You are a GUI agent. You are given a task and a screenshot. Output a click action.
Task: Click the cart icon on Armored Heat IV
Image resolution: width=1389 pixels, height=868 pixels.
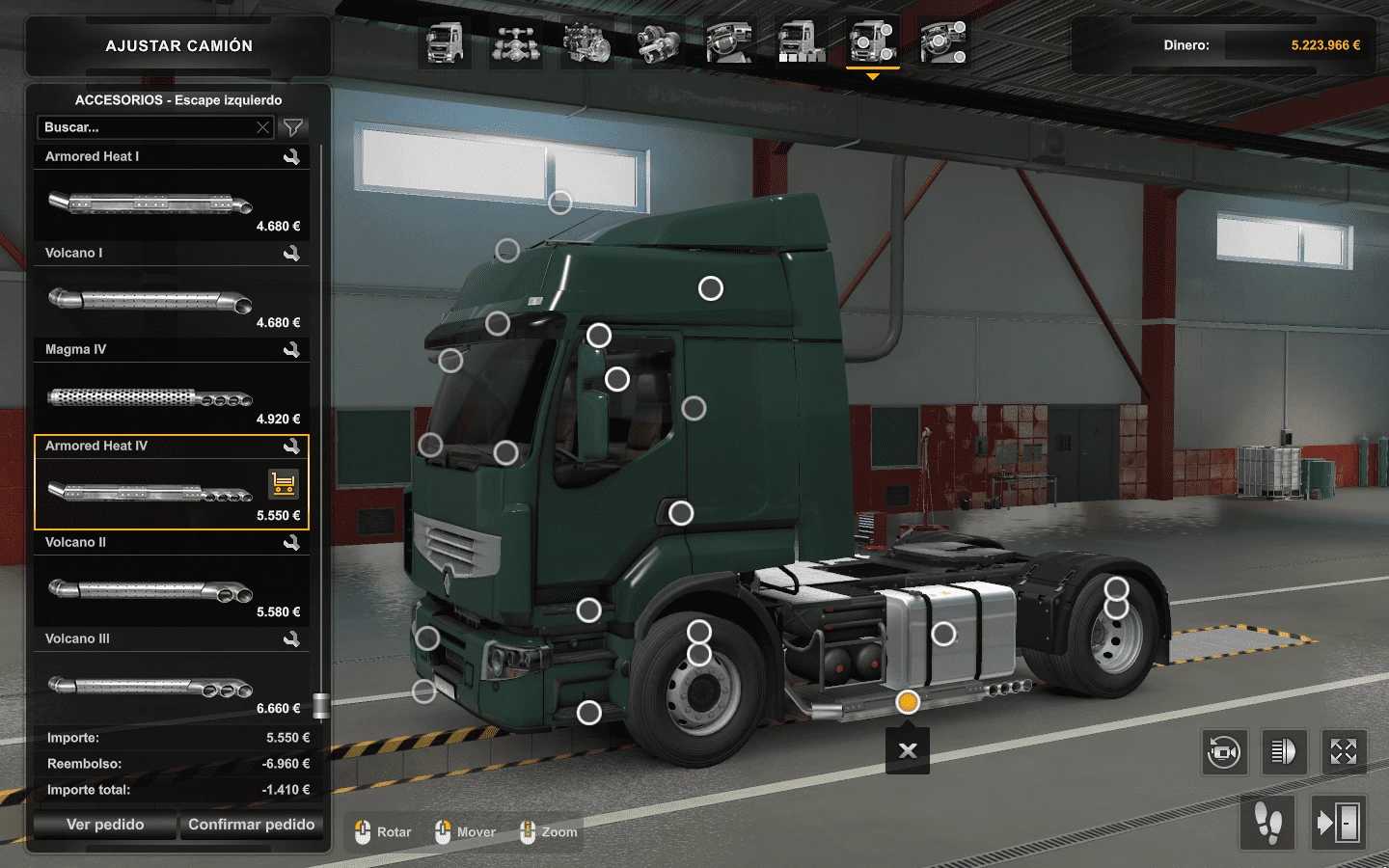(x=283, y=483)
